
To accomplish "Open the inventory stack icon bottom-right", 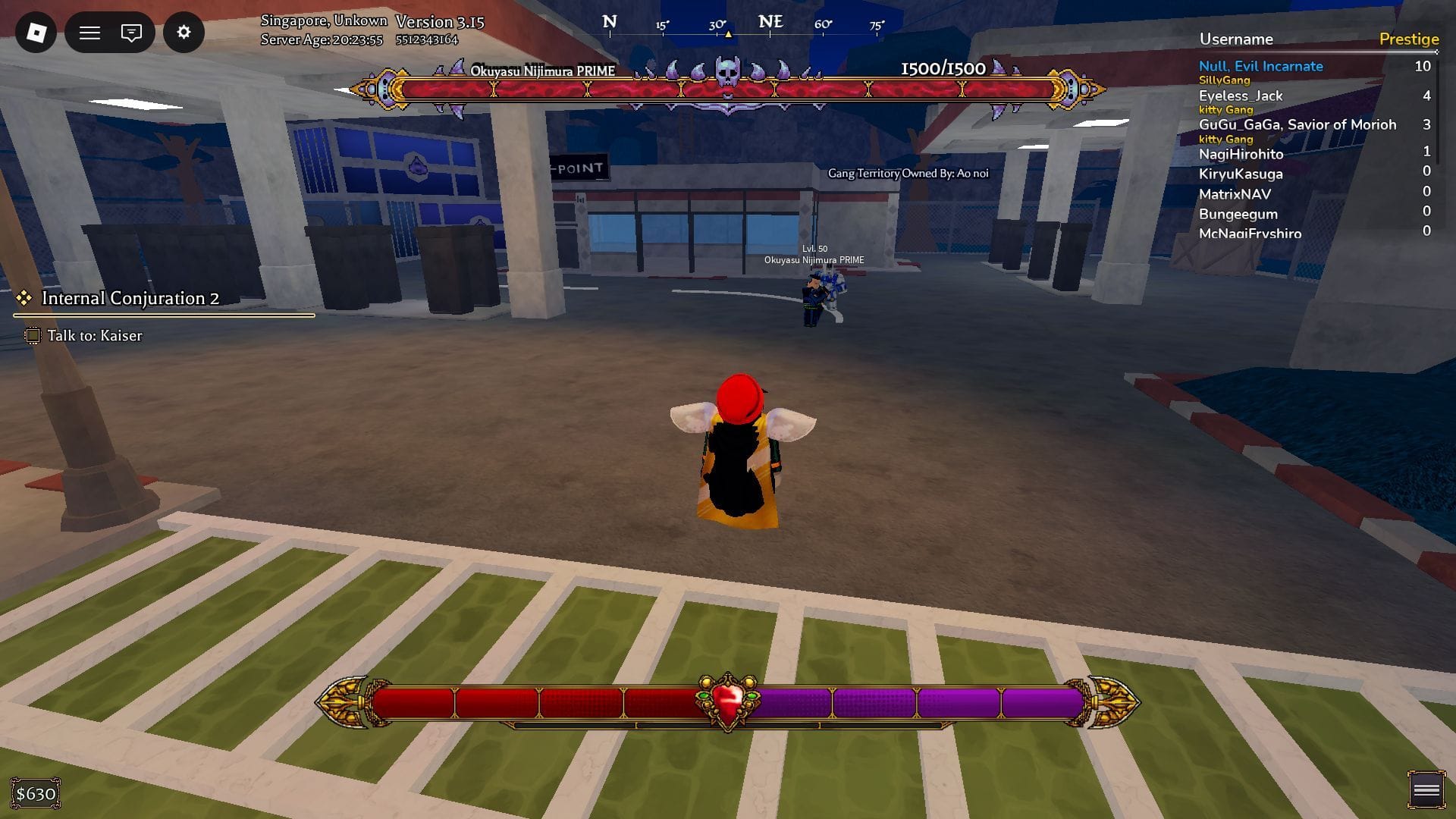I will (1425, 789).
